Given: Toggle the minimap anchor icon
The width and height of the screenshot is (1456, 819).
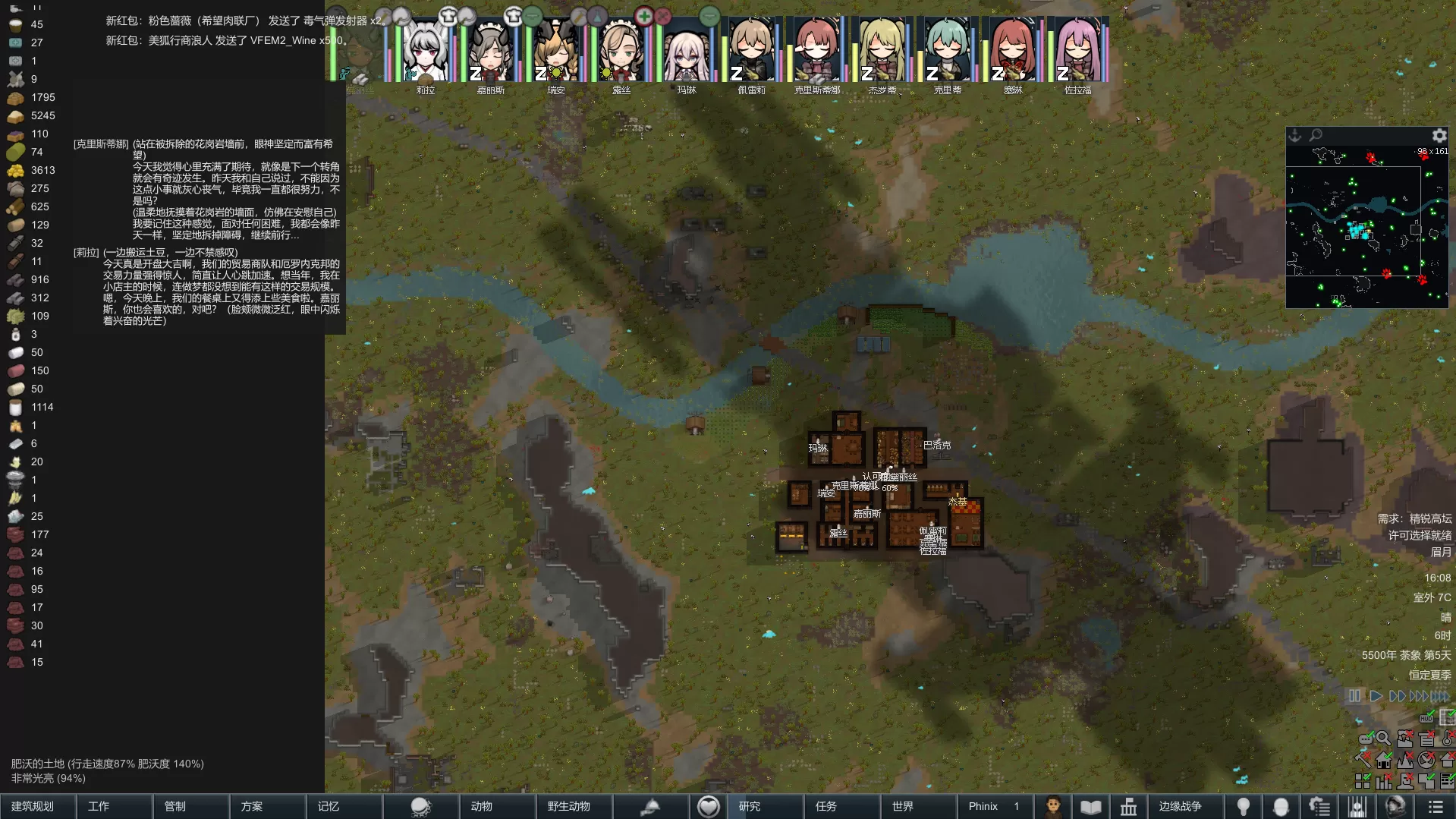Looking at the screenshot, I should tap(1295, 135).
